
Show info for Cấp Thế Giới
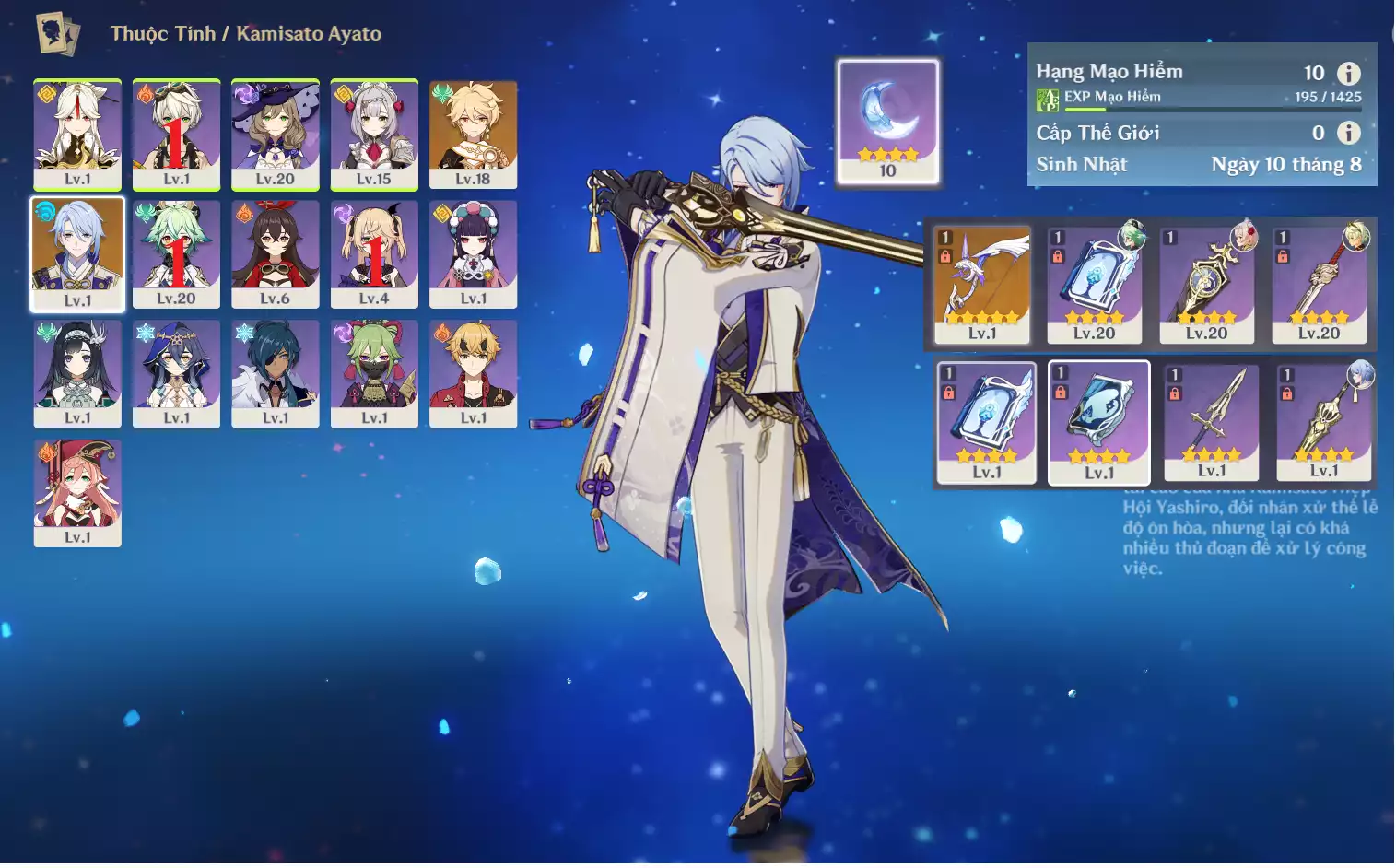[1348, 133]
